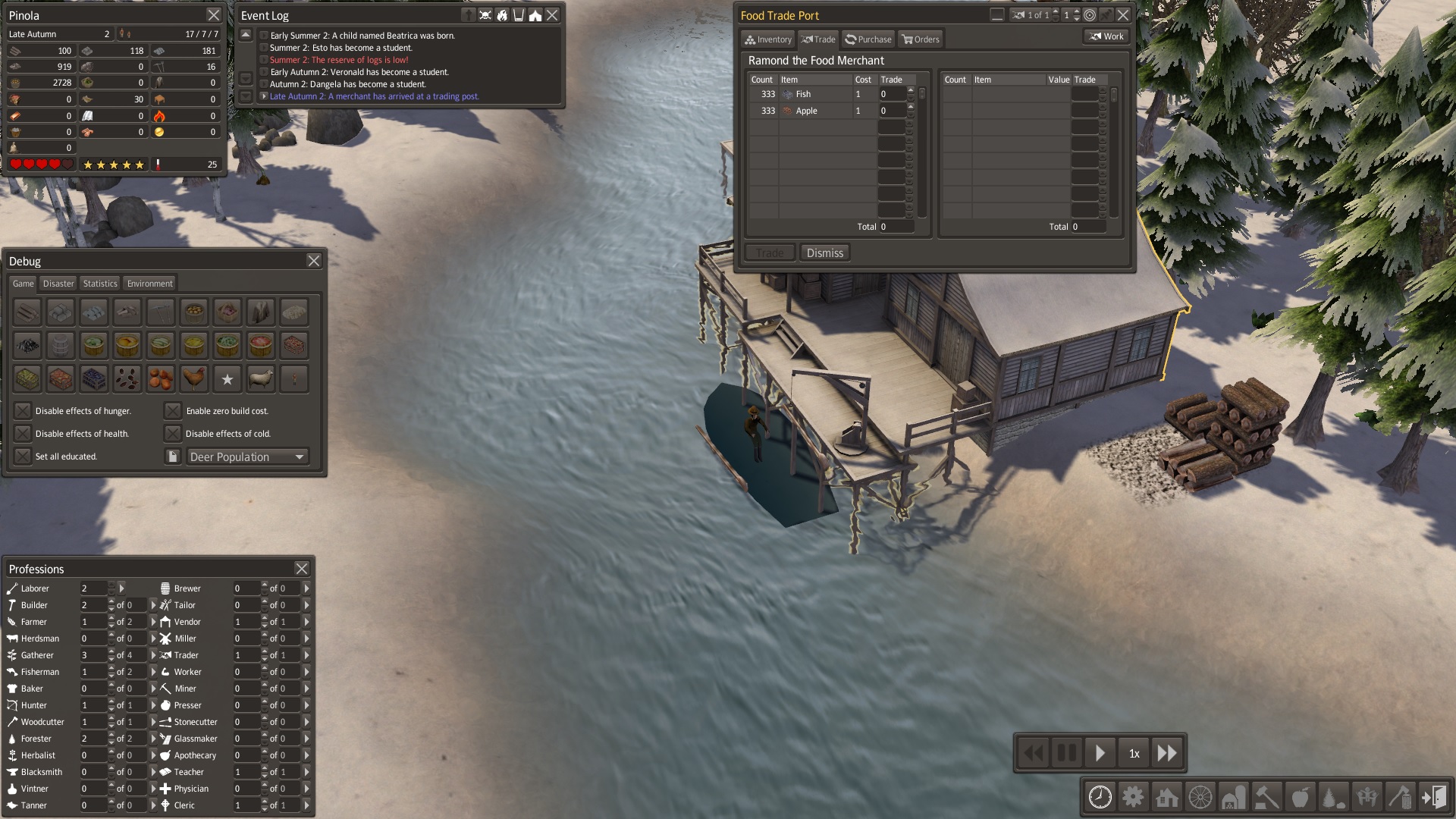Open the Purchase tab

(x=868, y=39)
